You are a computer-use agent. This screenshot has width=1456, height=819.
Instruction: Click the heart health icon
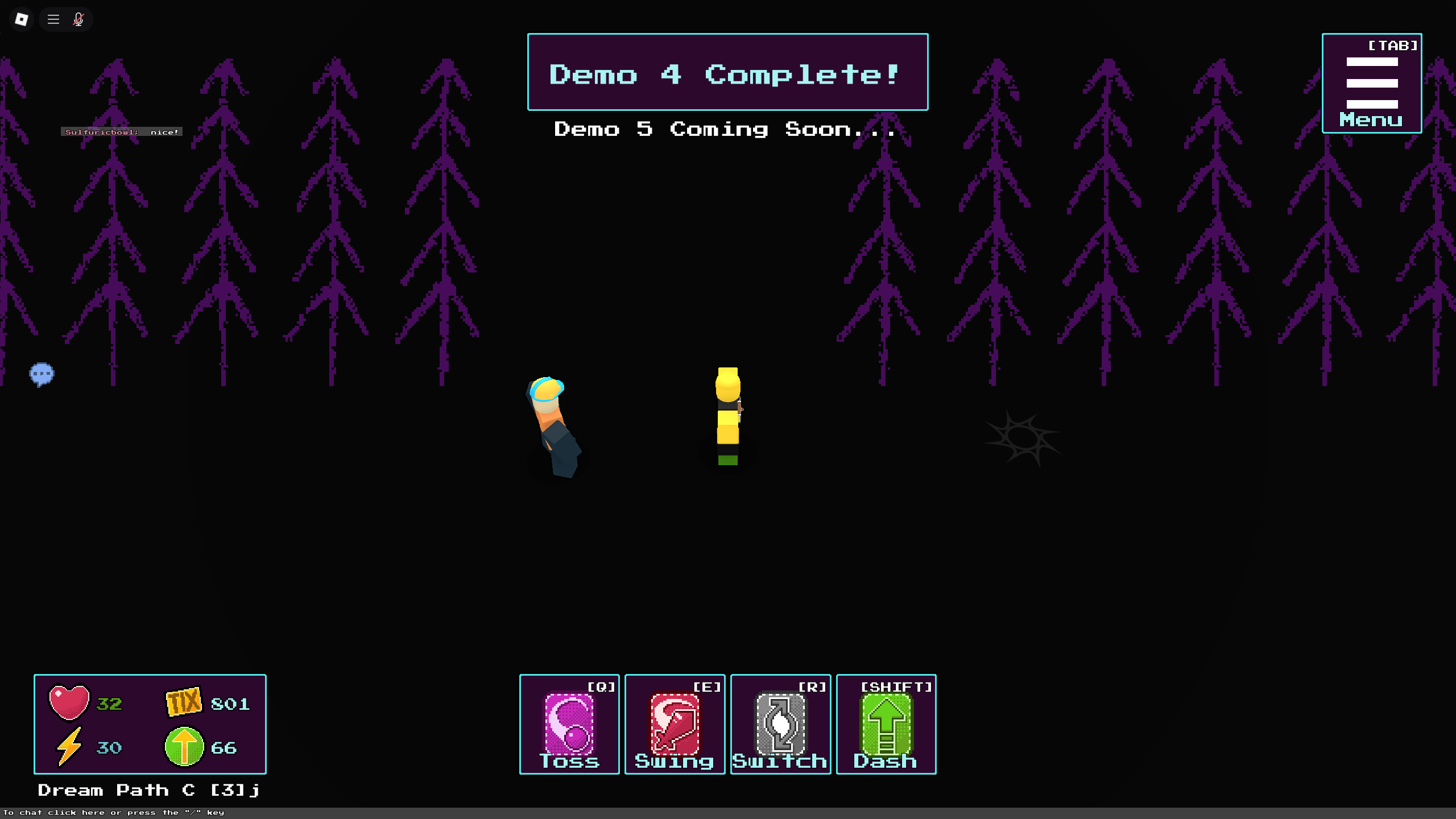coord(69,704)
